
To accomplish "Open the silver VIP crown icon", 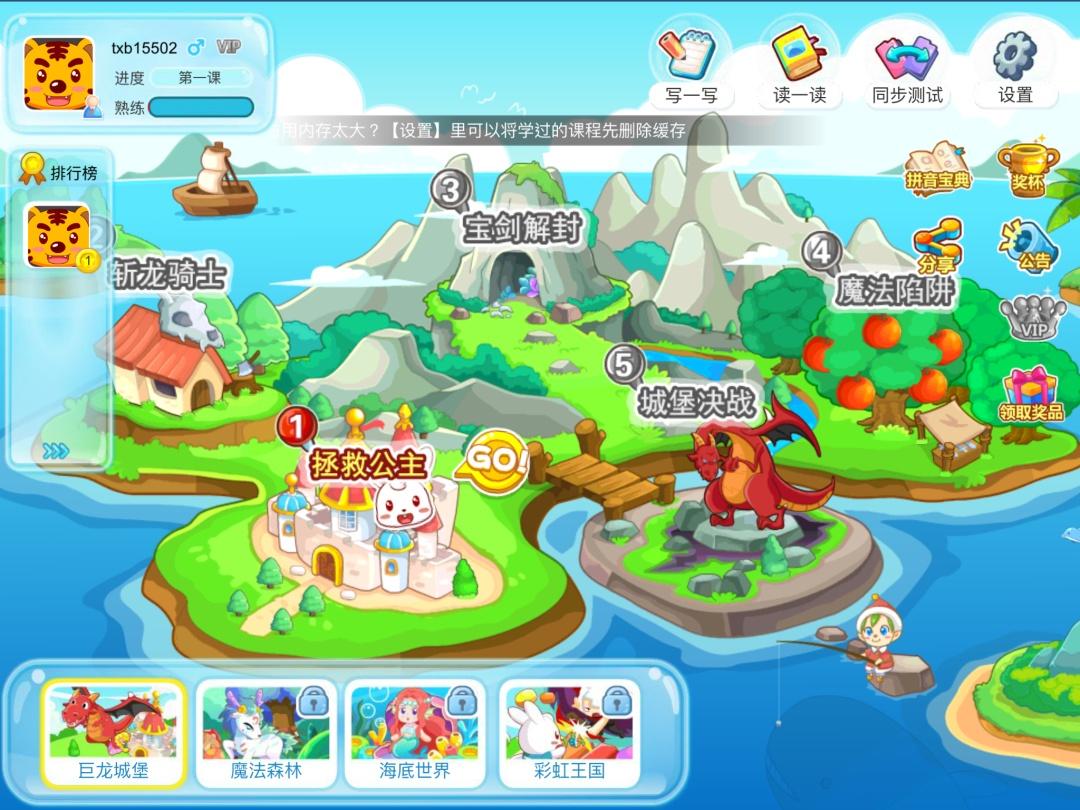I will point(1032,319).
